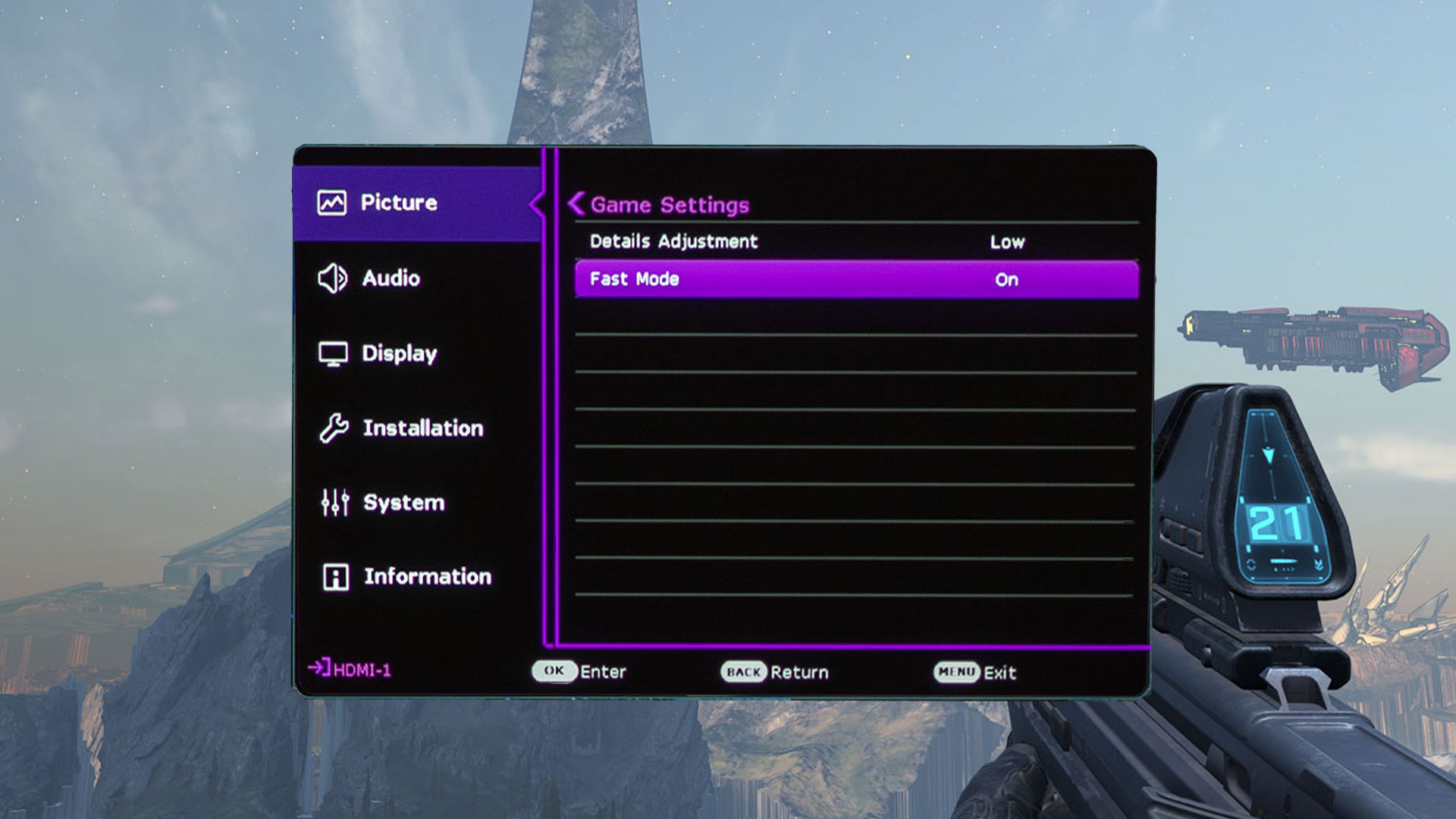Image resolution: width=1456 pixels, height=819 pixels.
Task: Click the Game Settings back arrow
Action: tap(577, 204)
